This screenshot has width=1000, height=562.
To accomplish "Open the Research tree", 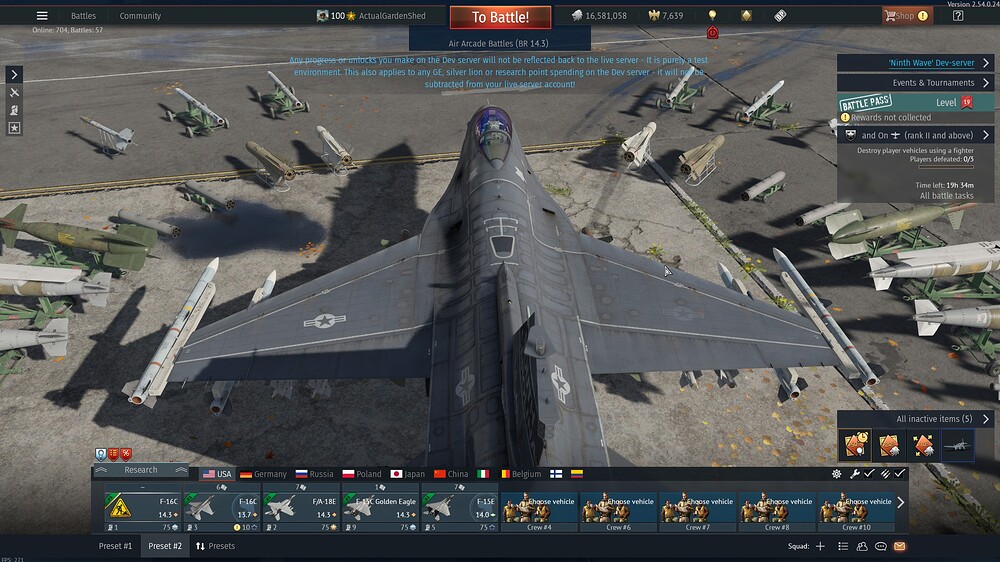I will click(x=141, y=470).
